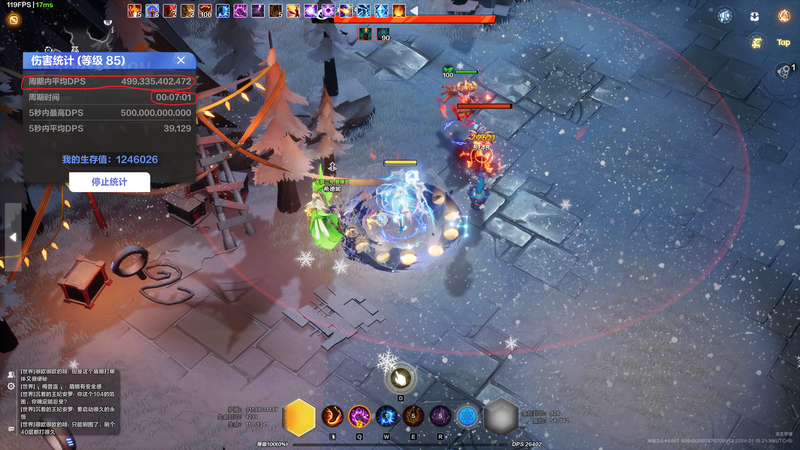
Task: Trigger the fiery E skill
Action: (x=413, y=415)
